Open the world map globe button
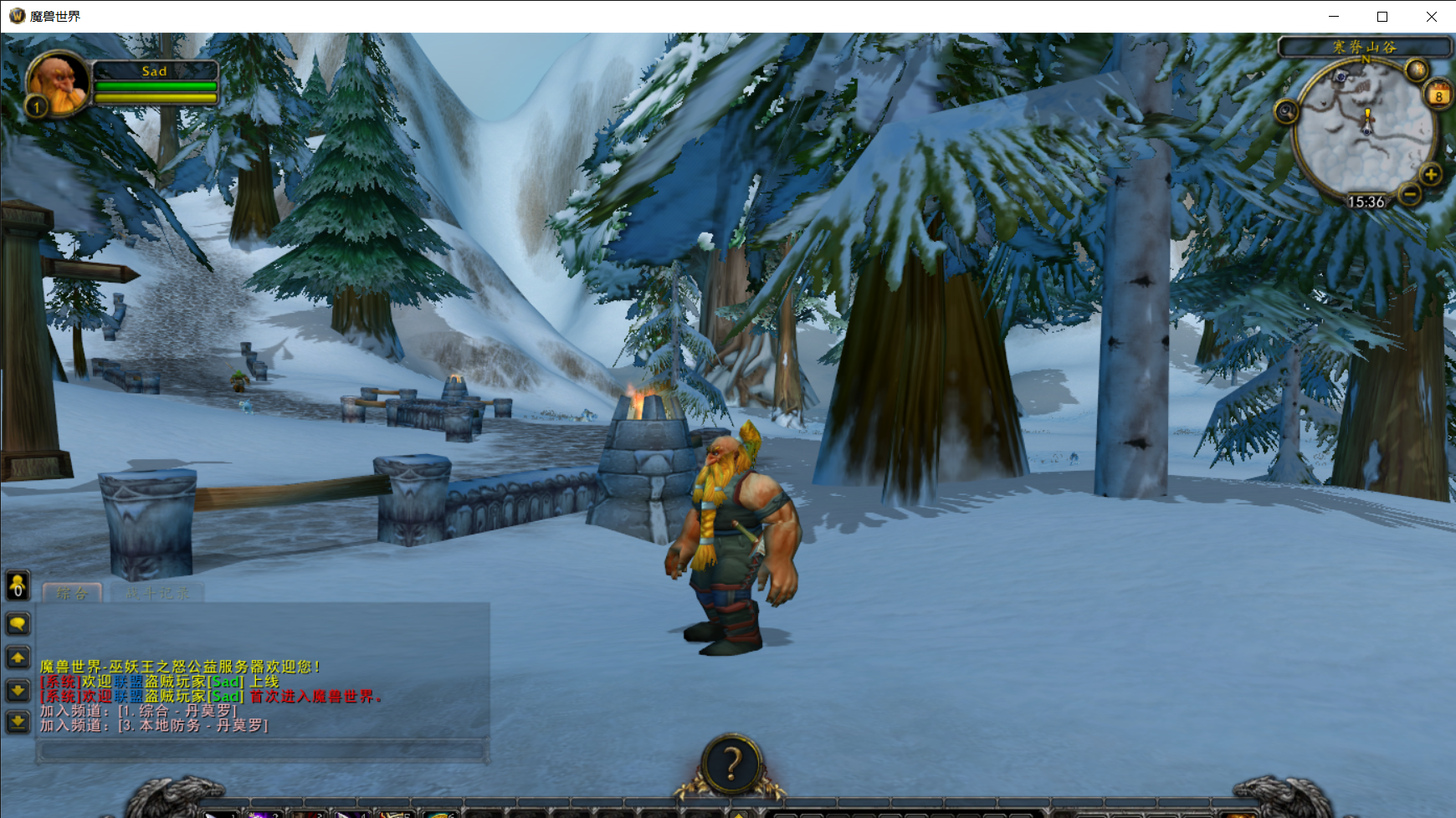Image resolution: width=1456 pixels, height=818 pixels. pyautogui.click(x=1416, y=69)
